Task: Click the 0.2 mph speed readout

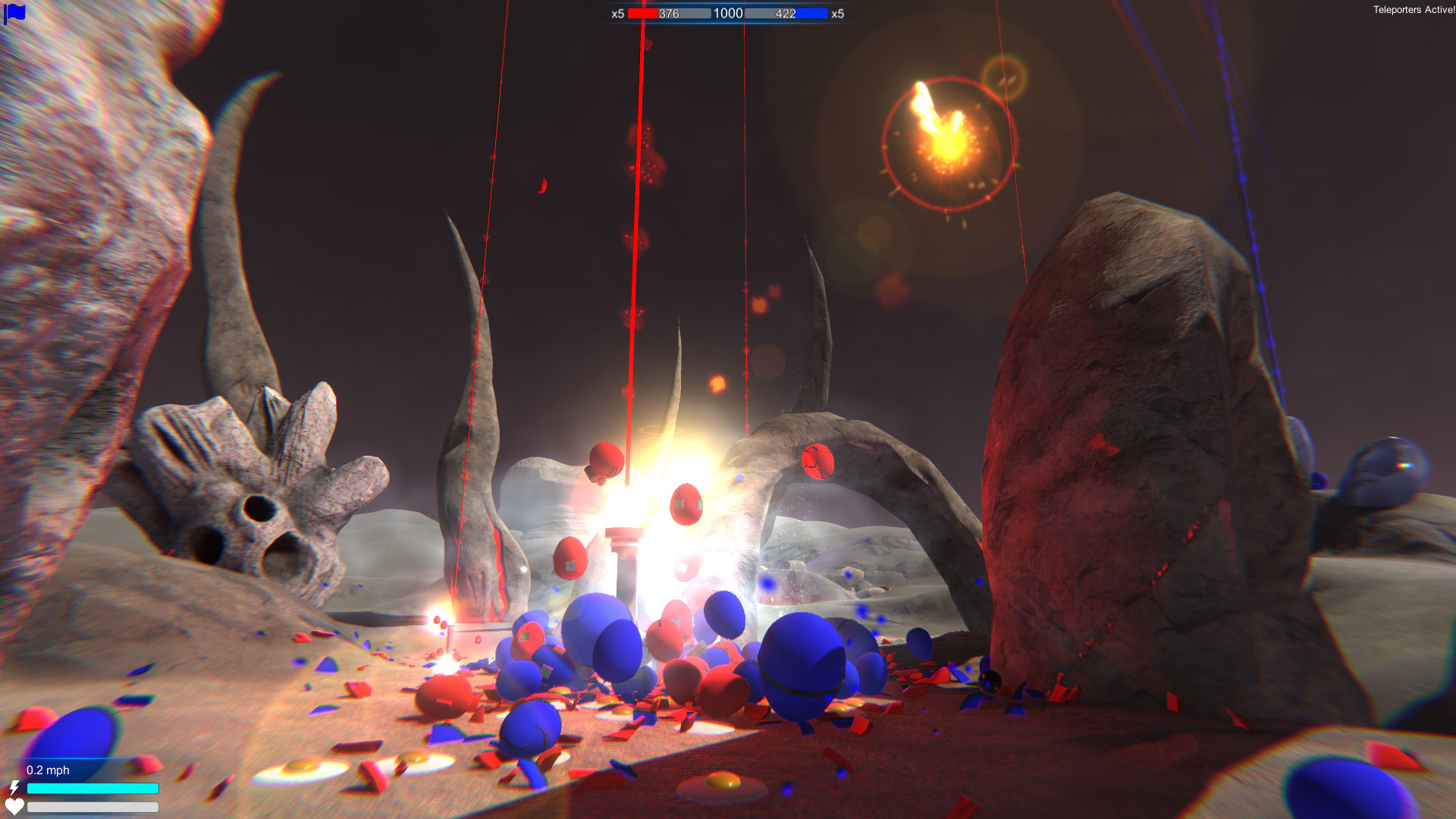Action: point(48,770)
